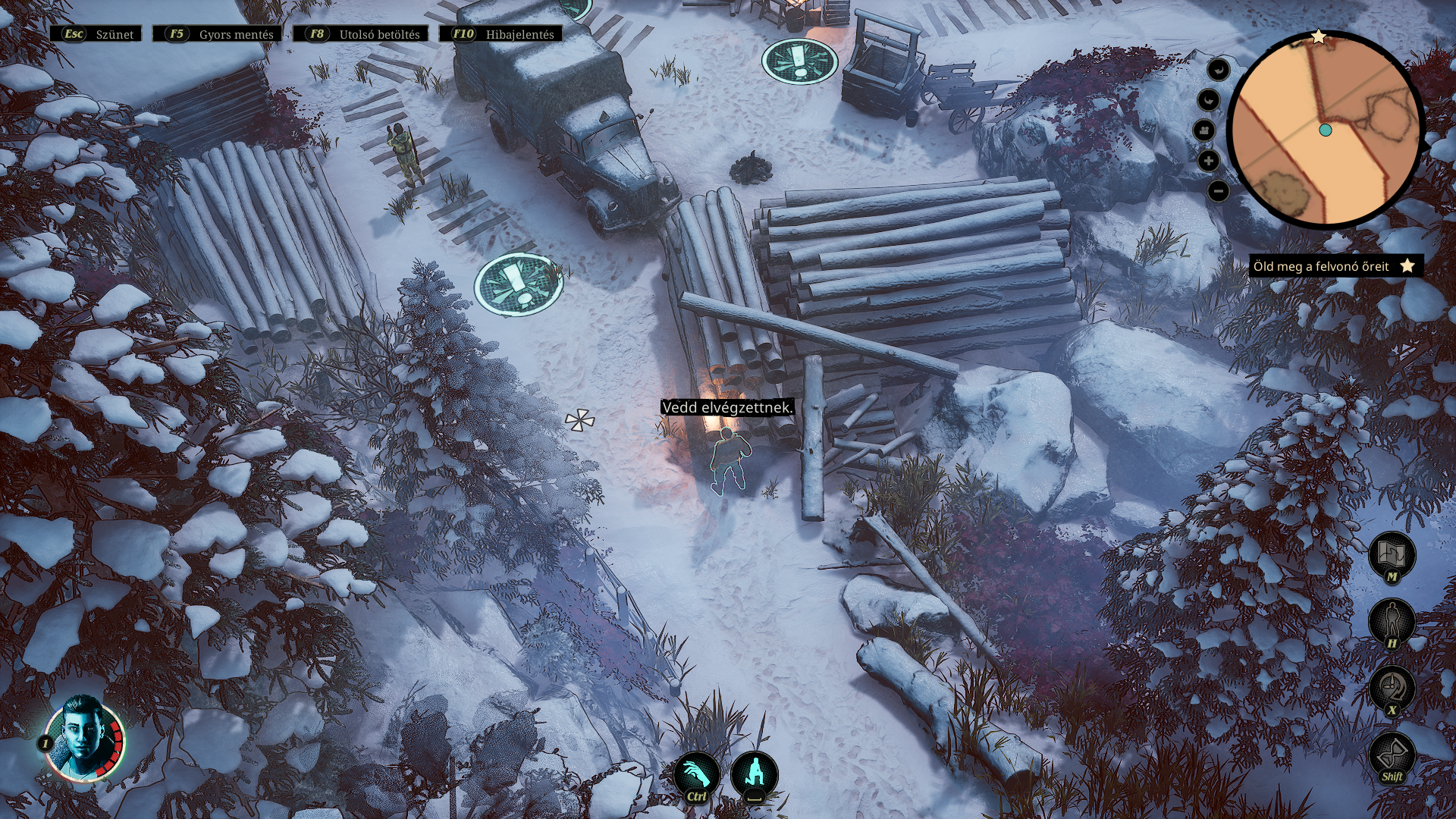Zoom out with the minus button
Image resolution: width=1456 pixels, height=819 pixels.
click(x=1218, y=191)
